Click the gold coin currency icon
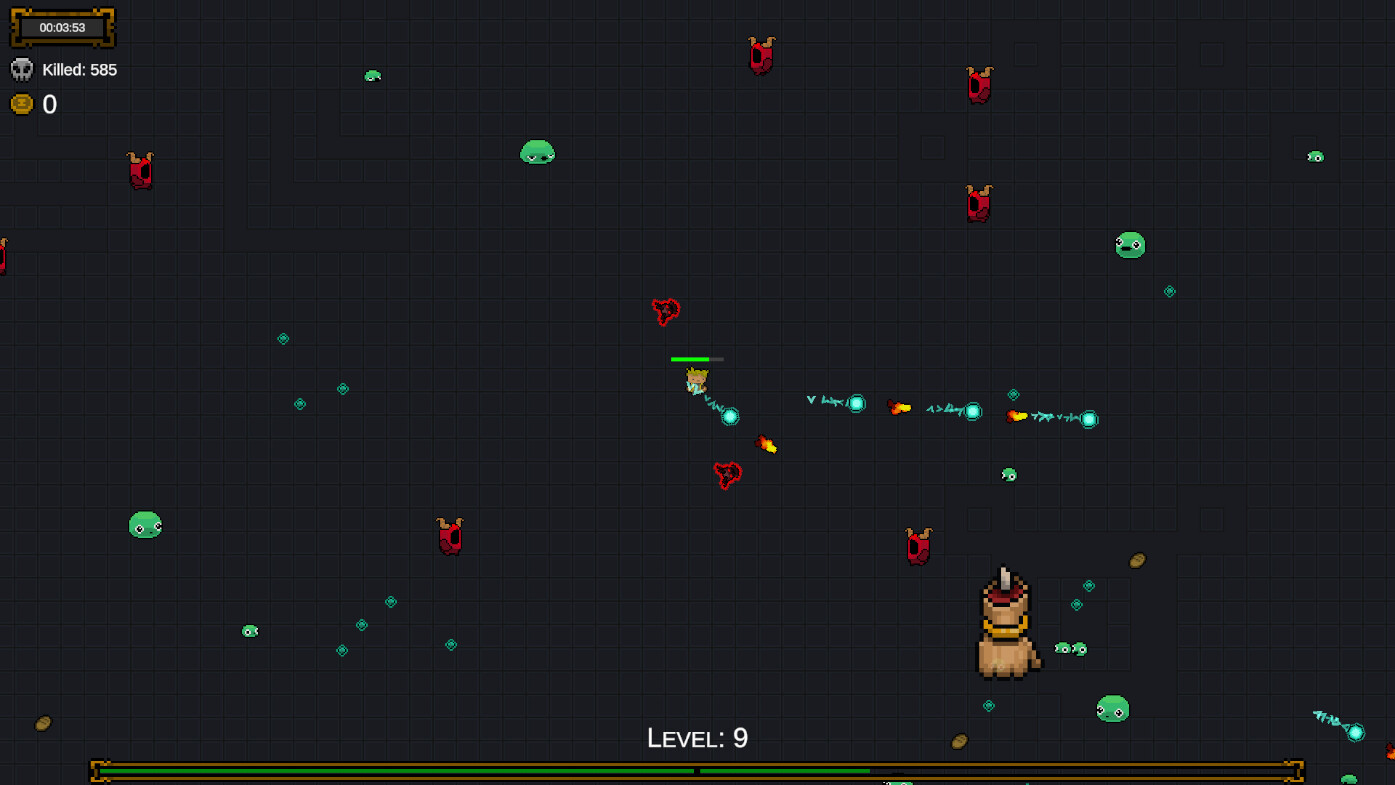1395x785 pixels. [21, 103]
